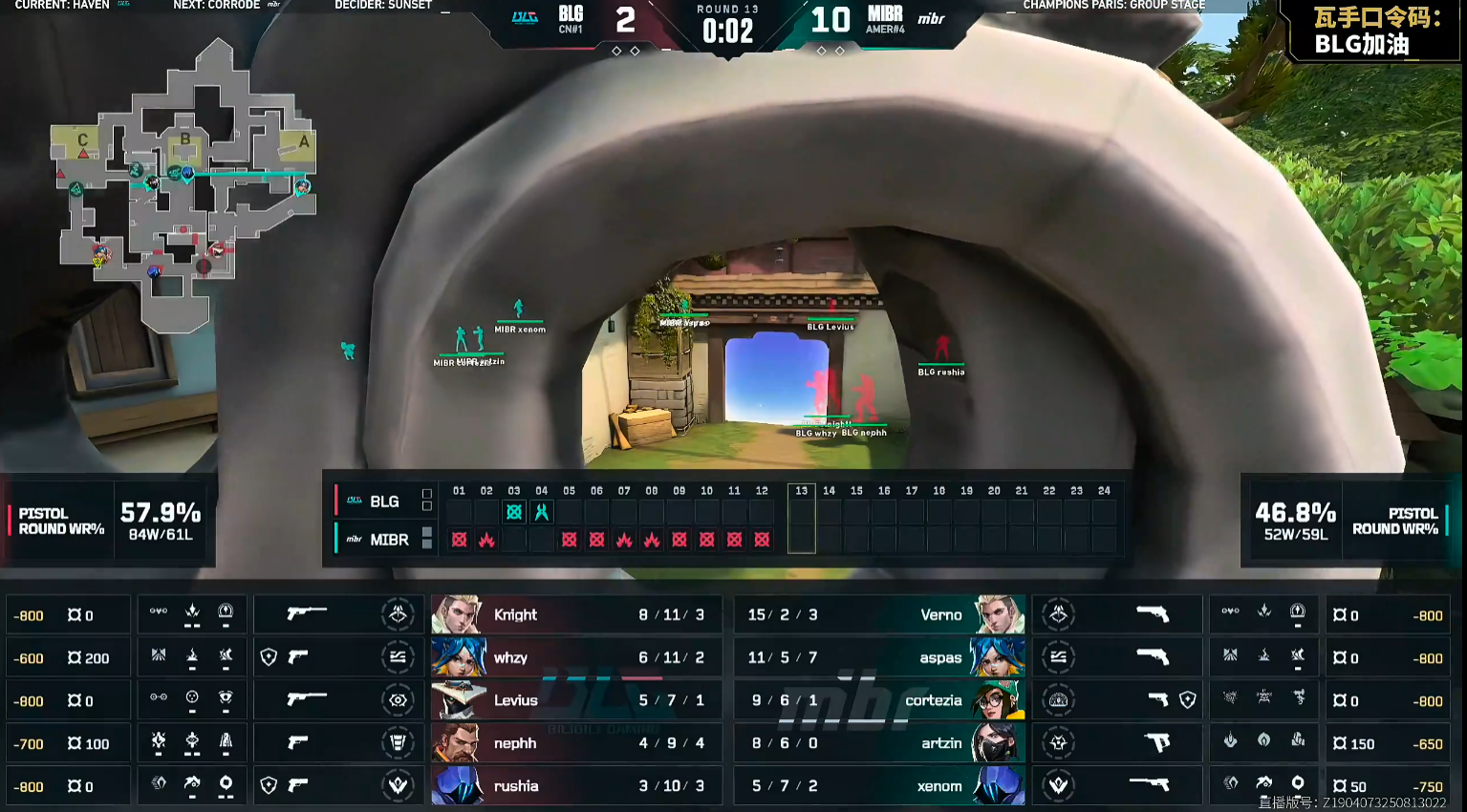The height and width of the screenshot is (812, 1467).
Task: Click cortezia's player entry
Action: (879, 700)
